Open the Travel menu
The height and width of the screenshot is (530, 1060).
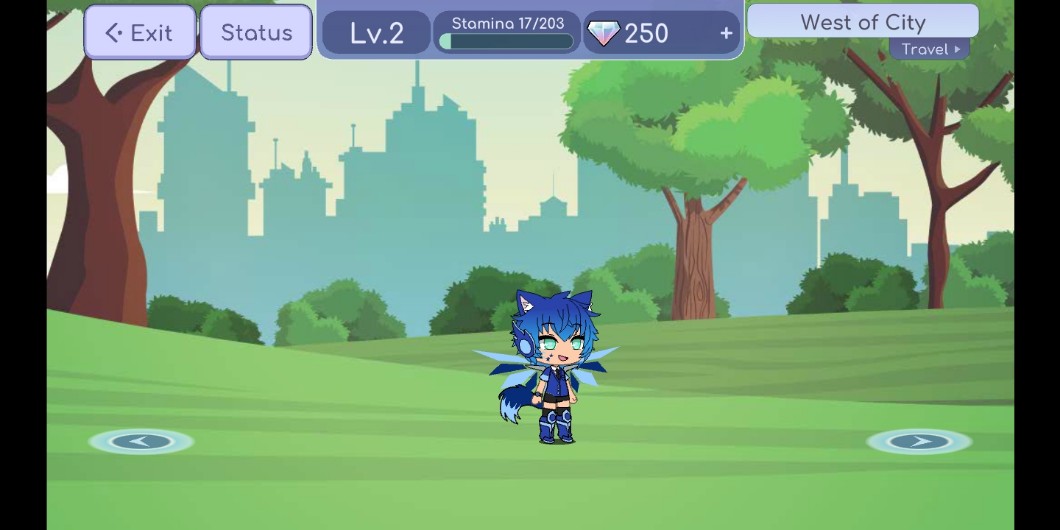click(929, 49)
